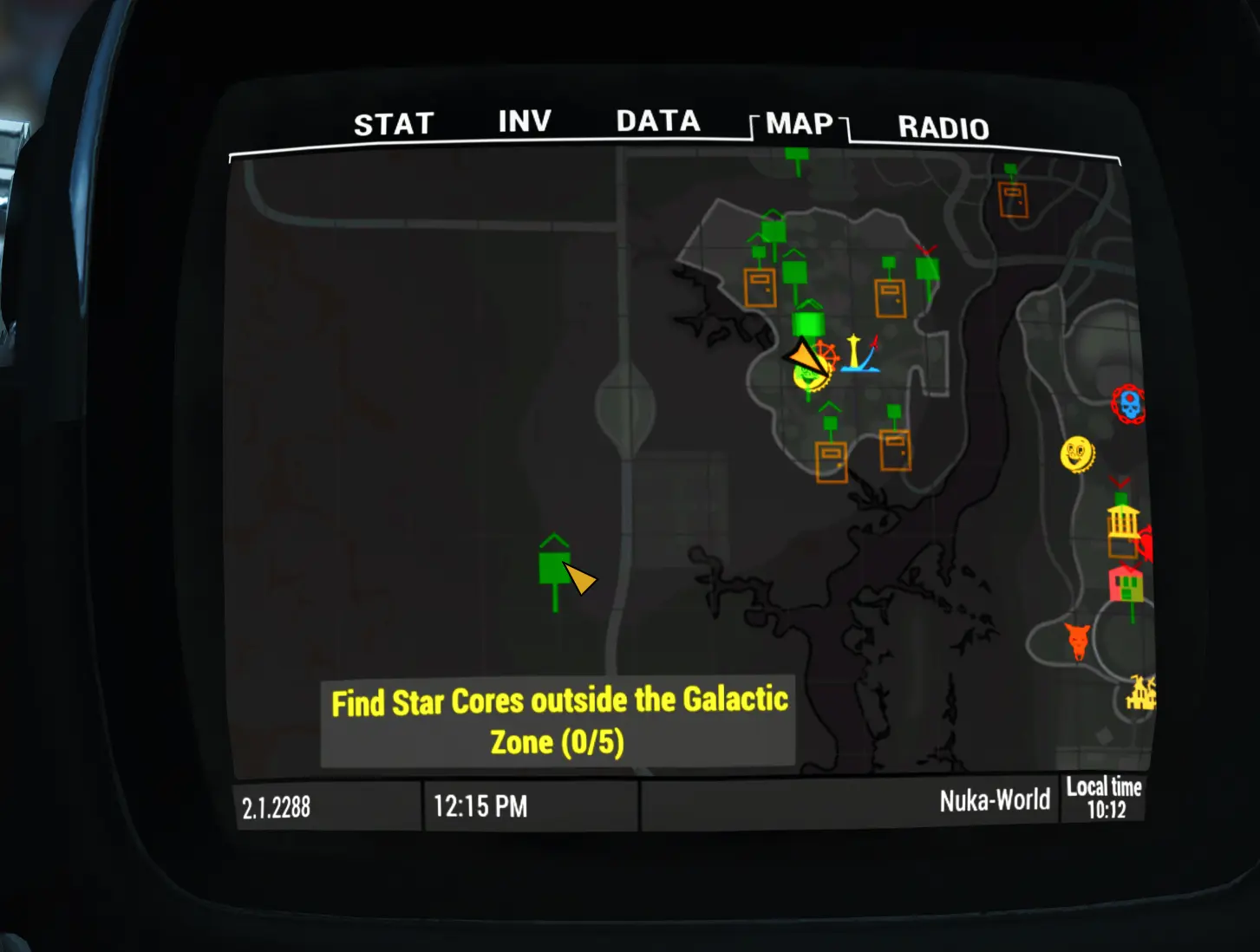Open the INV tab
The image size is (1260, 952).
click(525, 121)
